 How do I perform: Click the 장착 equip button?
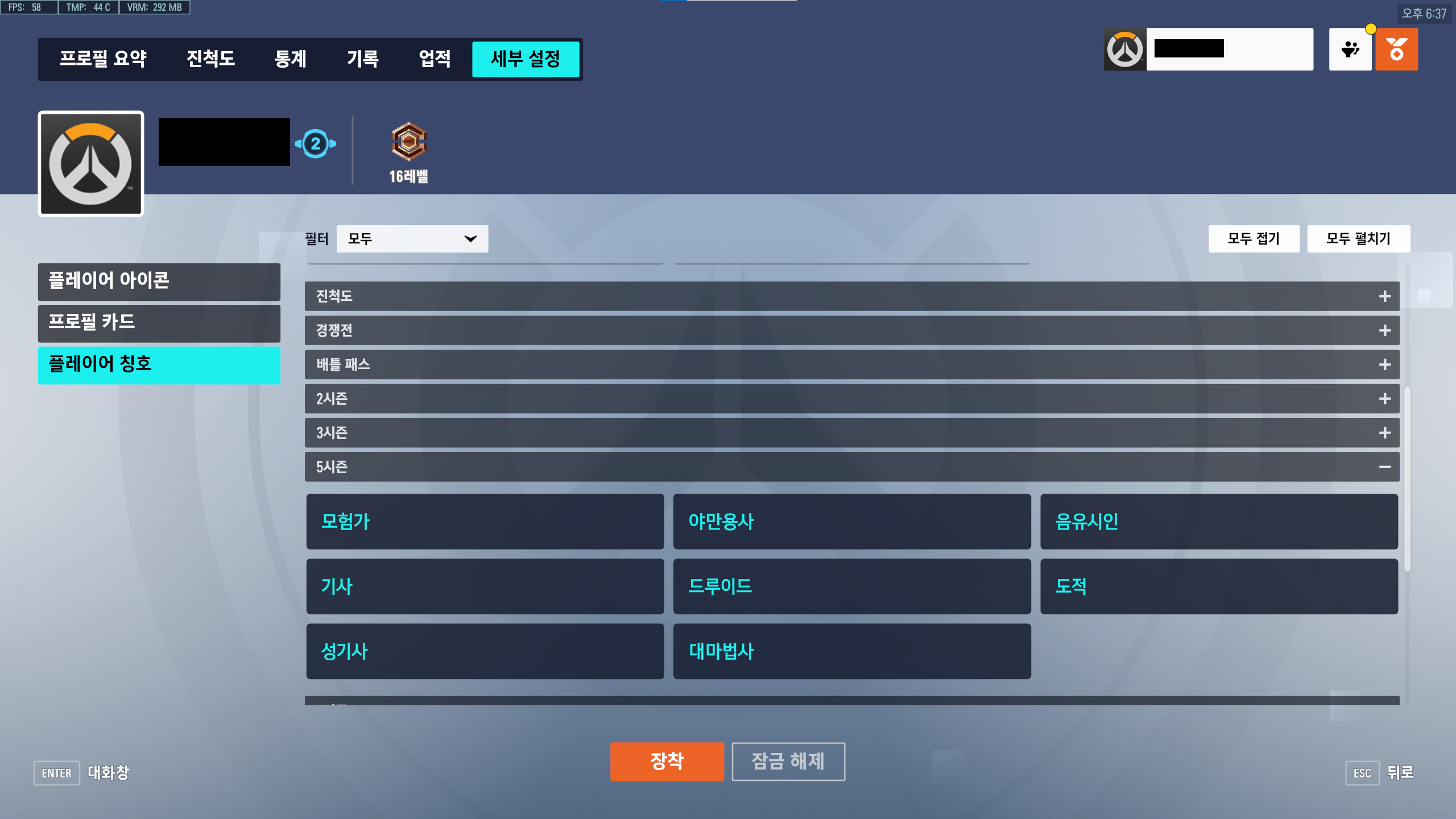pos(667,760)
